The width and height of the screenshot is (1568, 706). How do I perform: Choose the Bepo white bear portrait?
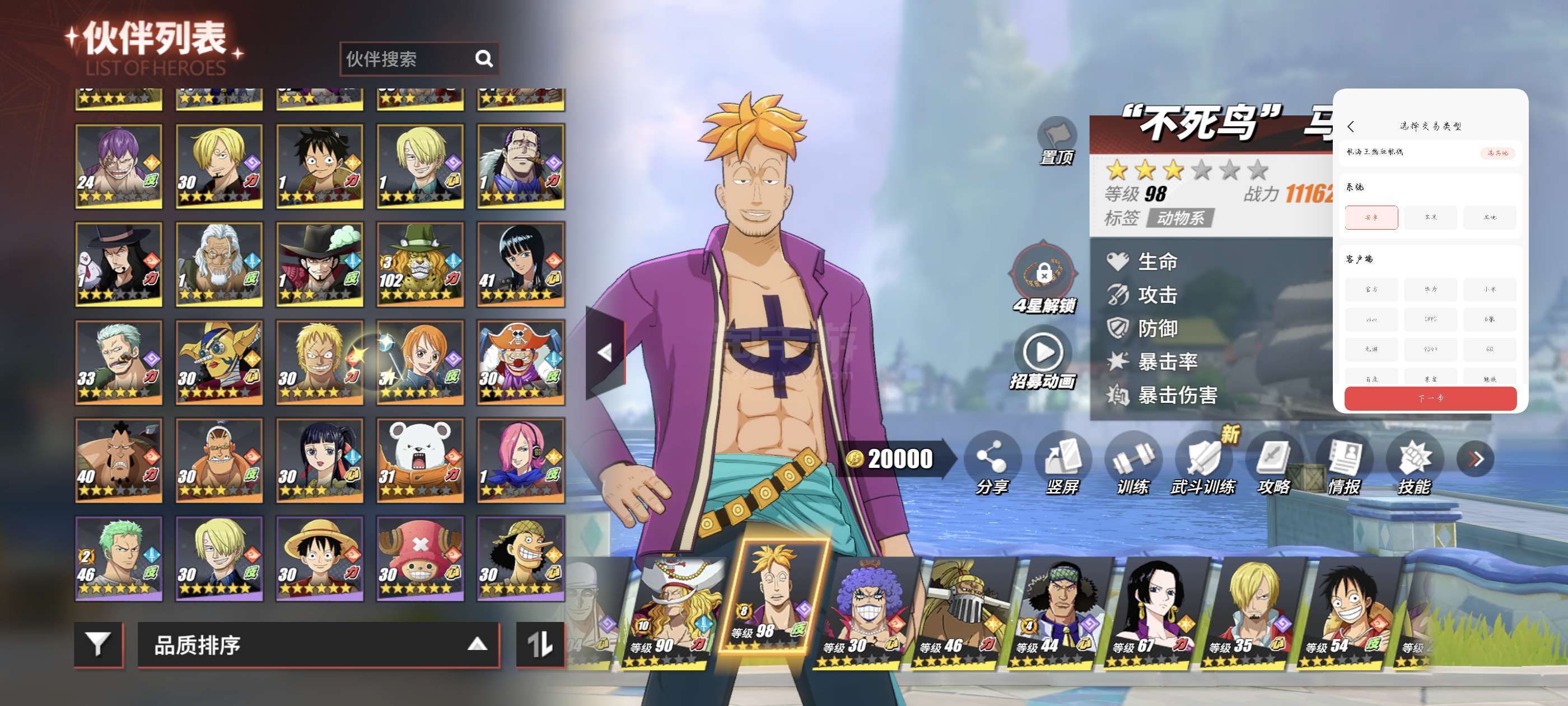tap(420, 460)
